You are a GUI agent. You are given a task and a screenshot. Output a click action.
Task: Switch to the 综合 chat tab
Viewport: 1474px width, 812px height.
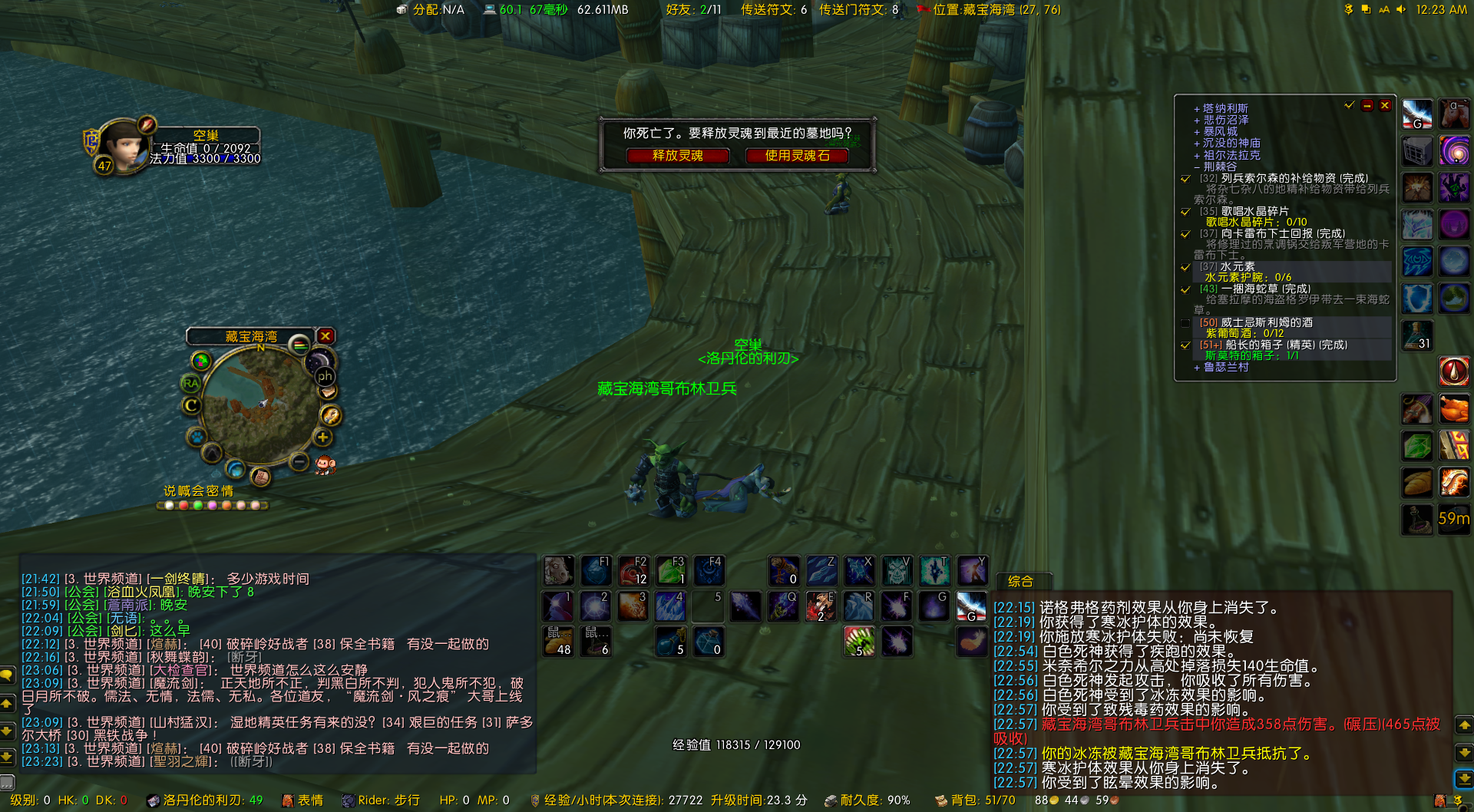(1022, 581)
